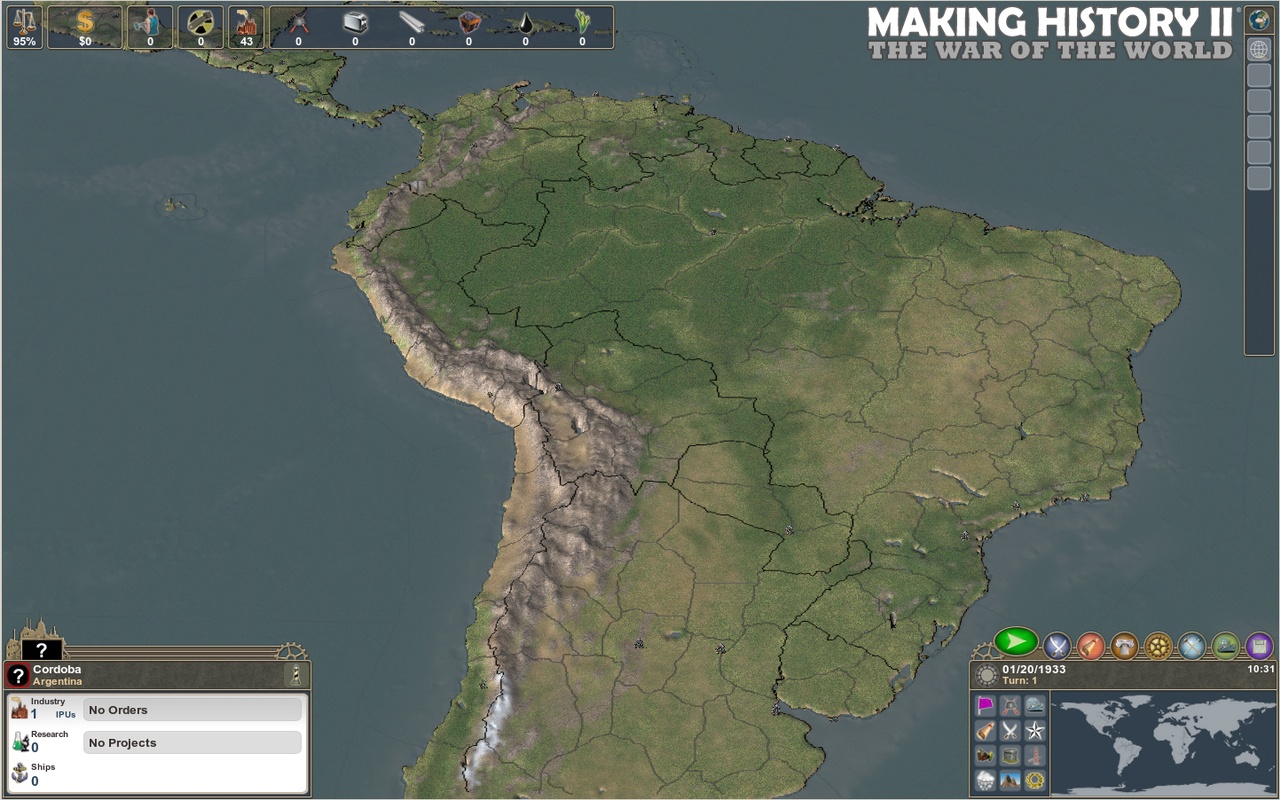Open the military orders crossed-swords icon
This screenshot has height=800, width=1280.
coord(1058,645)
